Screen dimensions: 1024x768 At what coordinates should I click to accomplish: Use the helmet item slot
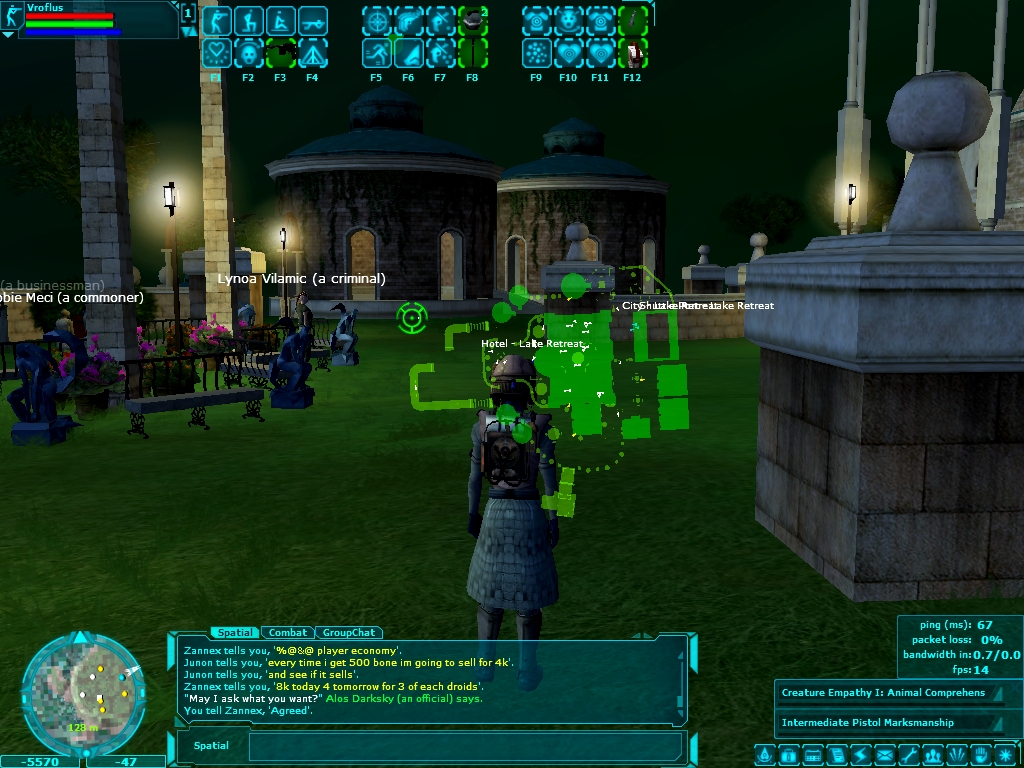coord(472,21)
